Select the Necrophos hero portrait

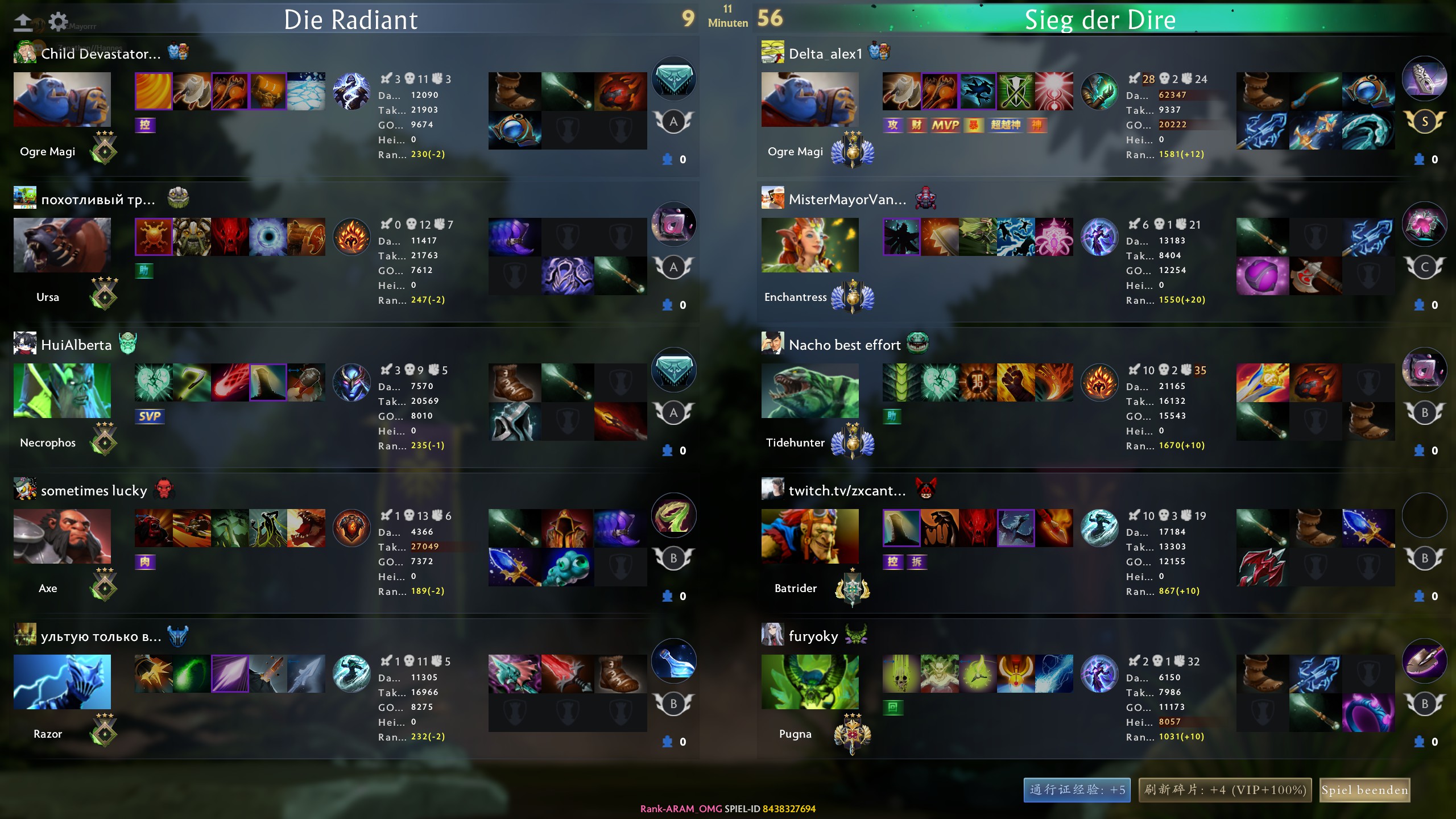point(62,391)
